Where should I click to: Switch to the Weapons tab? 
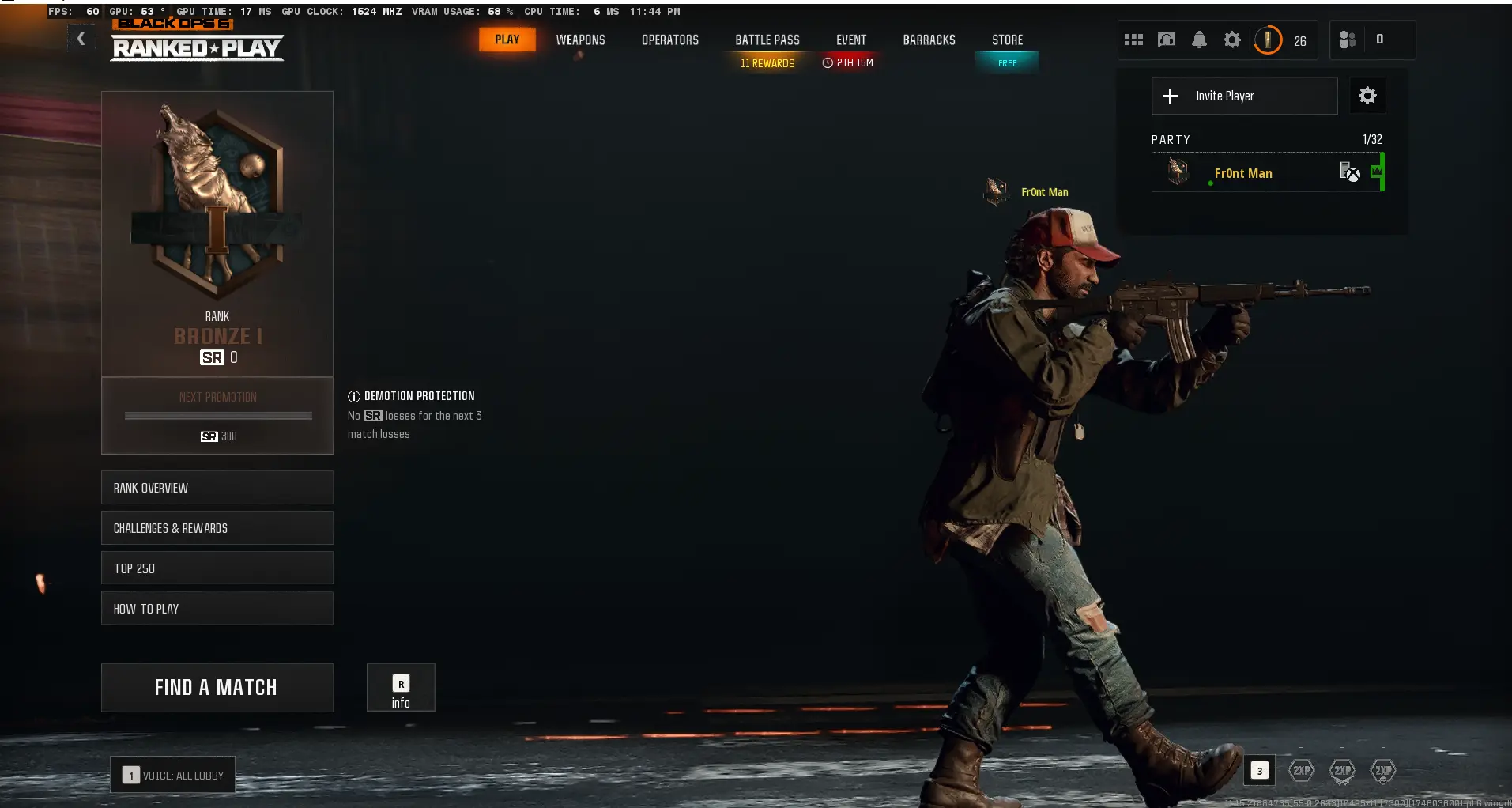point(581,40)
